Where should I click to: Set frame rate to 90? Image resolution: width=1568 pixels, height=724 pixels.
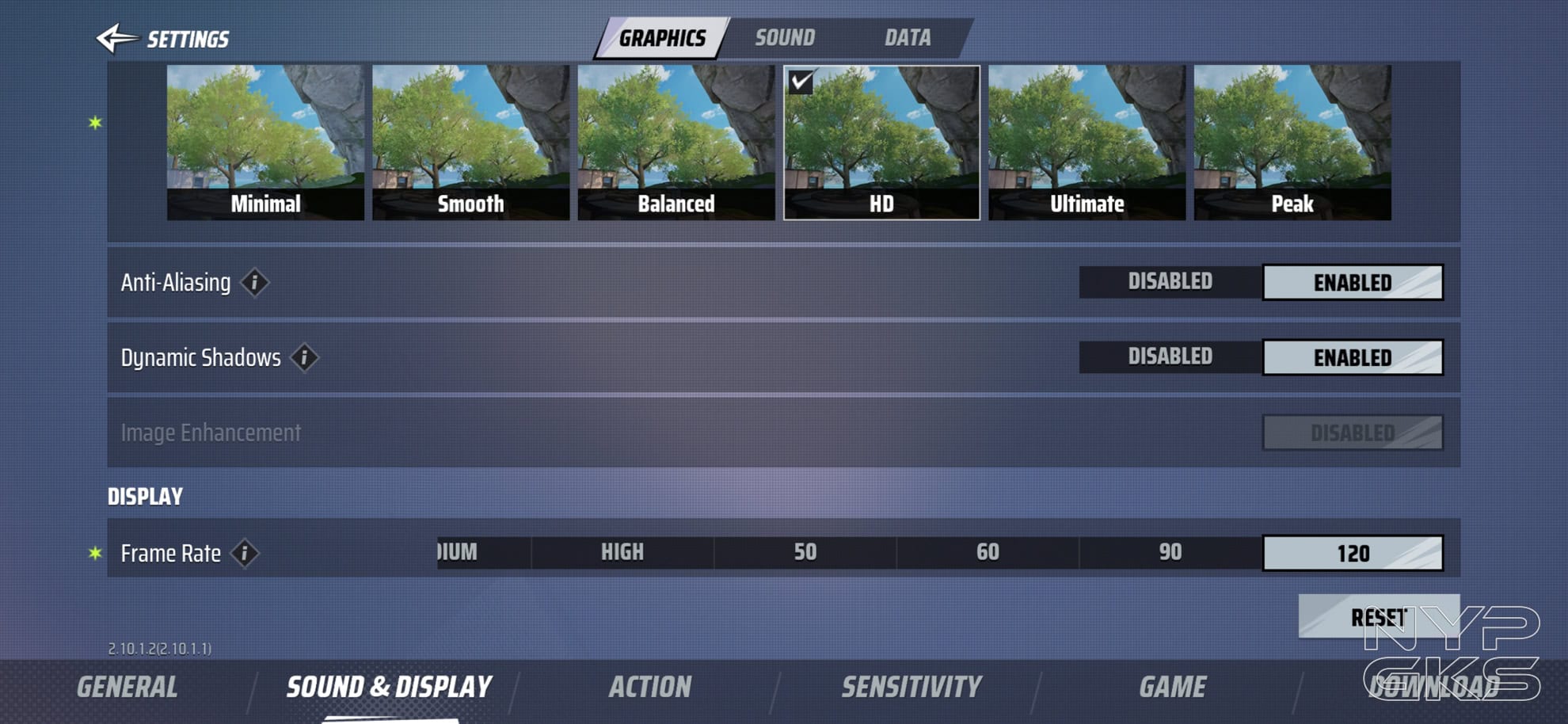point(1170,553)
